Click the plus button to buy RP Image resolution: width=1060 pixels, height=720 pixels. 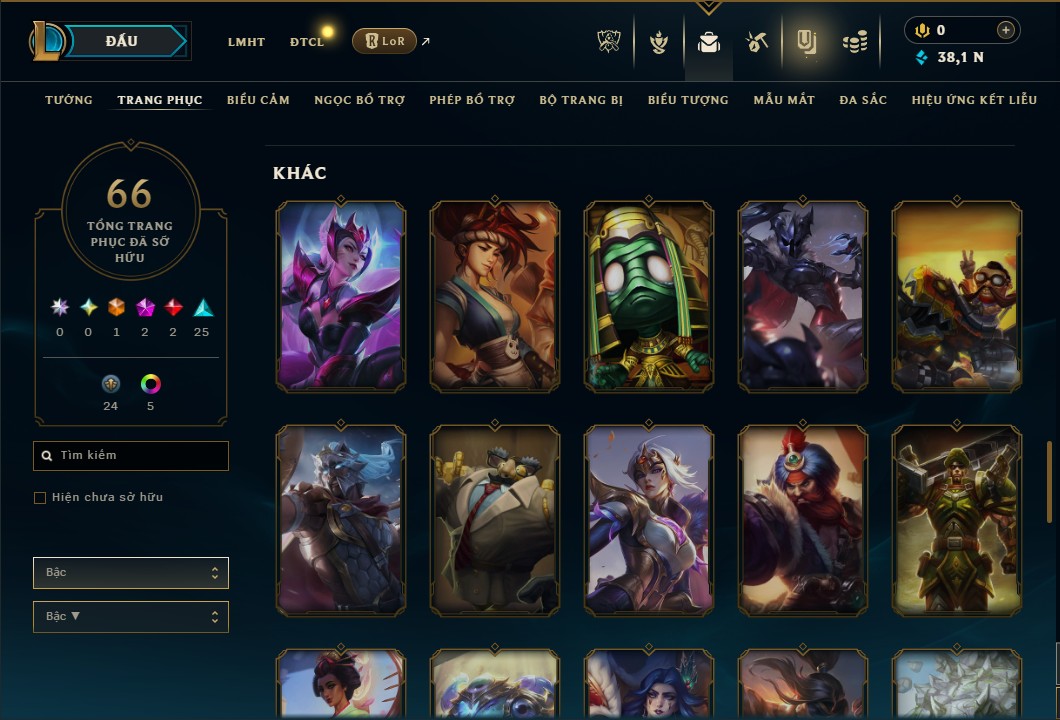(x=1006, y=30)
